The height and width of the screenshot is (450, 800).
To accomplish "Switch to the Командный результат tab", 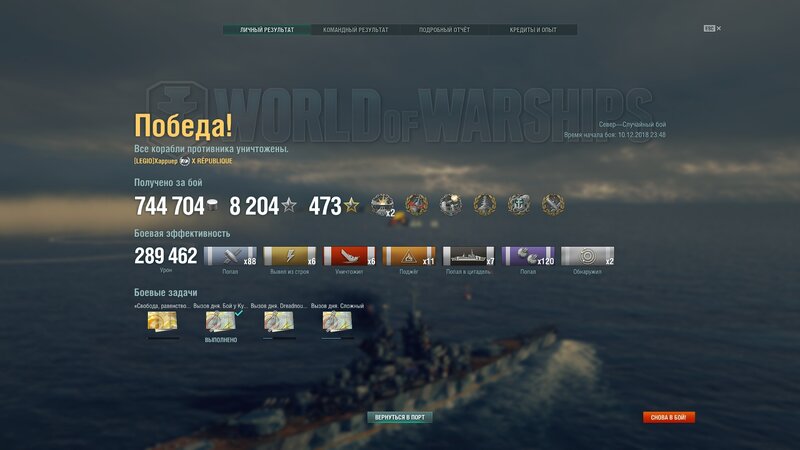I will click(355, 30).
